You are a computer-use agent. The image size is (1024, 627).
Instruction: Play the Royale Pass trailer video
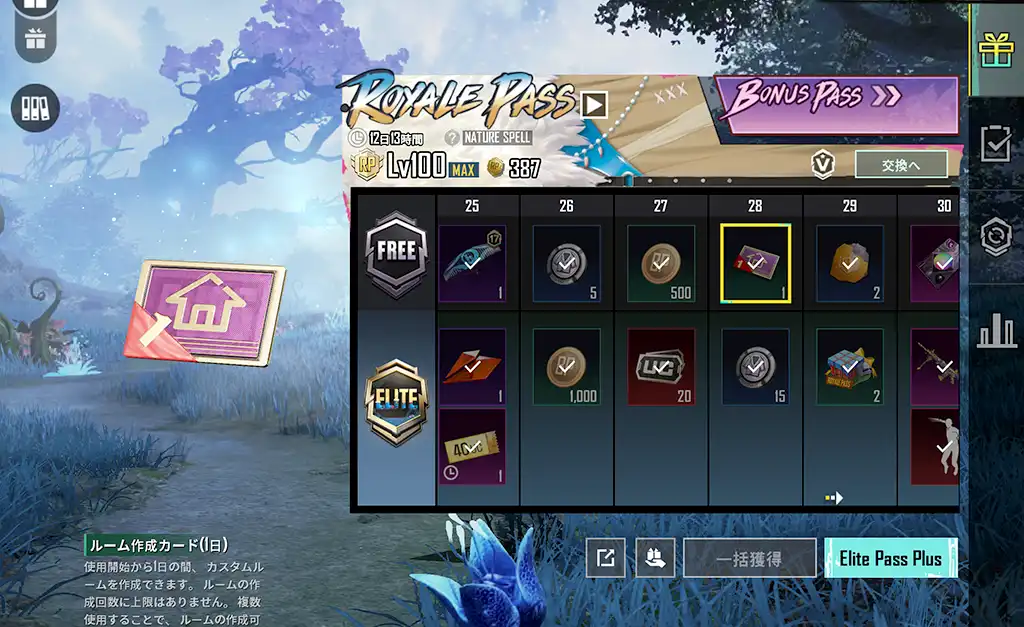pyautogui.click(x=594, y=104)
